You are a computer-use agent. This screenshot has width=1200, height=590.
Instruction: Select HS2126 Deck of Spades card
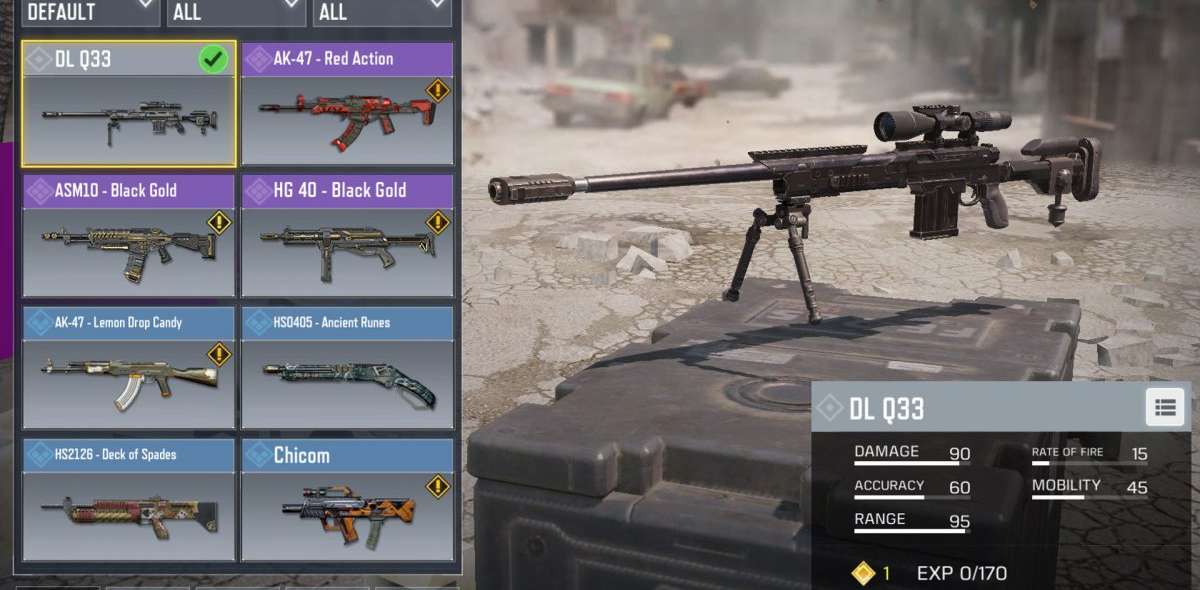click(129, 500)
